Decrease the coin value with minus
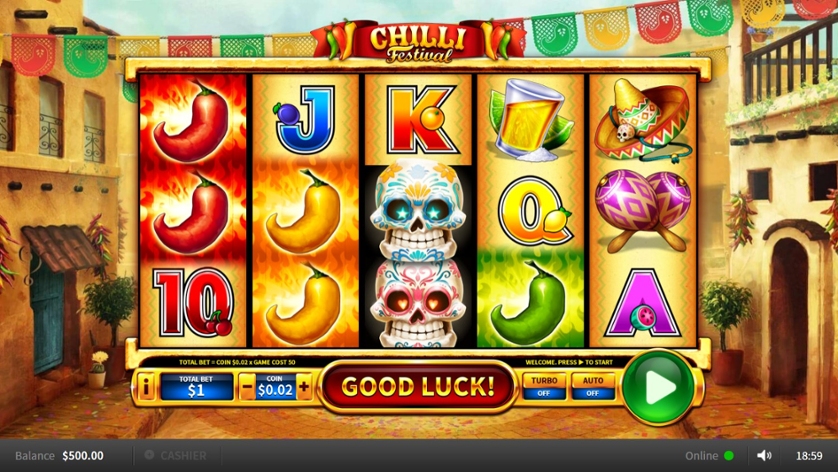Image resolution: width=838 pixels, height=472 pixels. [246, 386]
